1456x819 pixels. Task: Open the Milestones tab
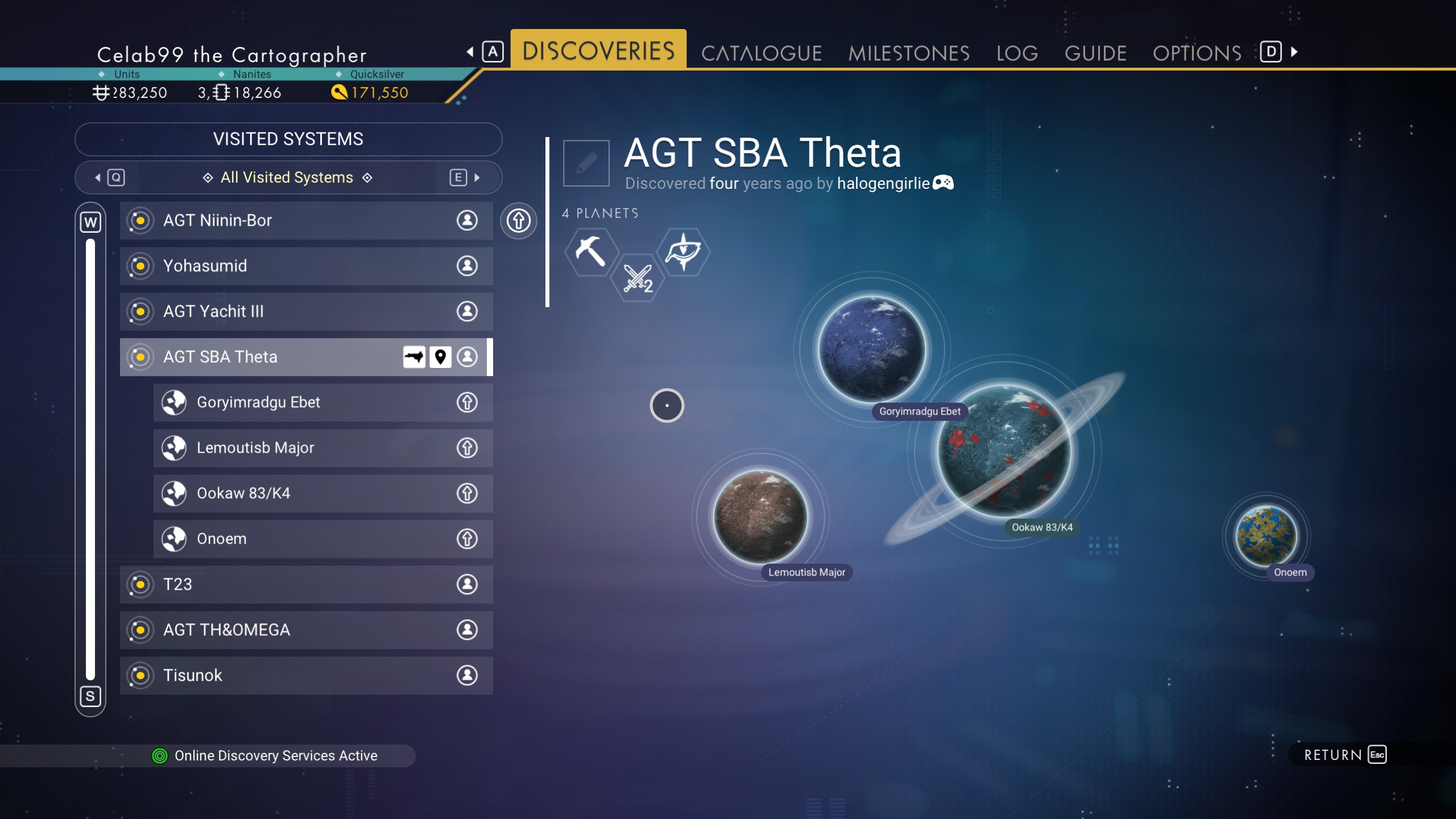908,53
